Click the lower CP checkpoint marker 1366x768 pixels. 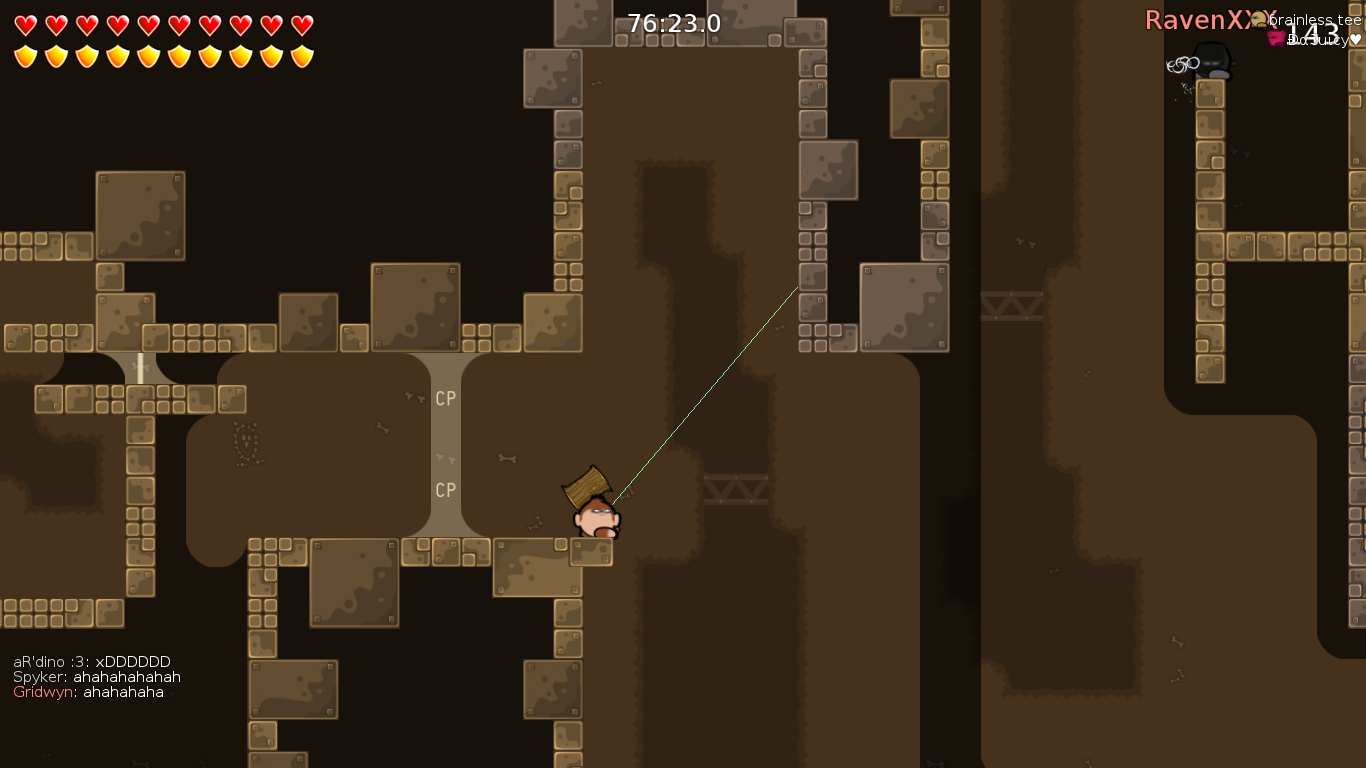[444, 490]
